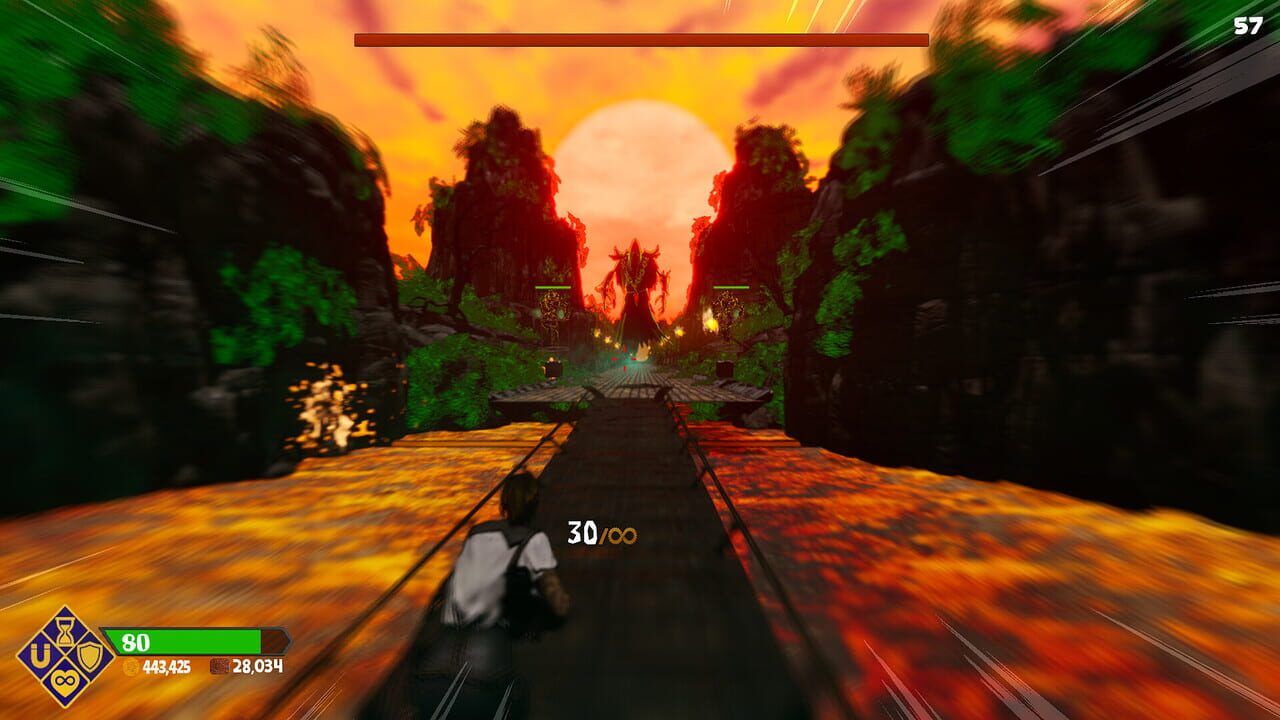Activate the shield power-up icon
Screen dimensions: 1280x720
point(90,658)
